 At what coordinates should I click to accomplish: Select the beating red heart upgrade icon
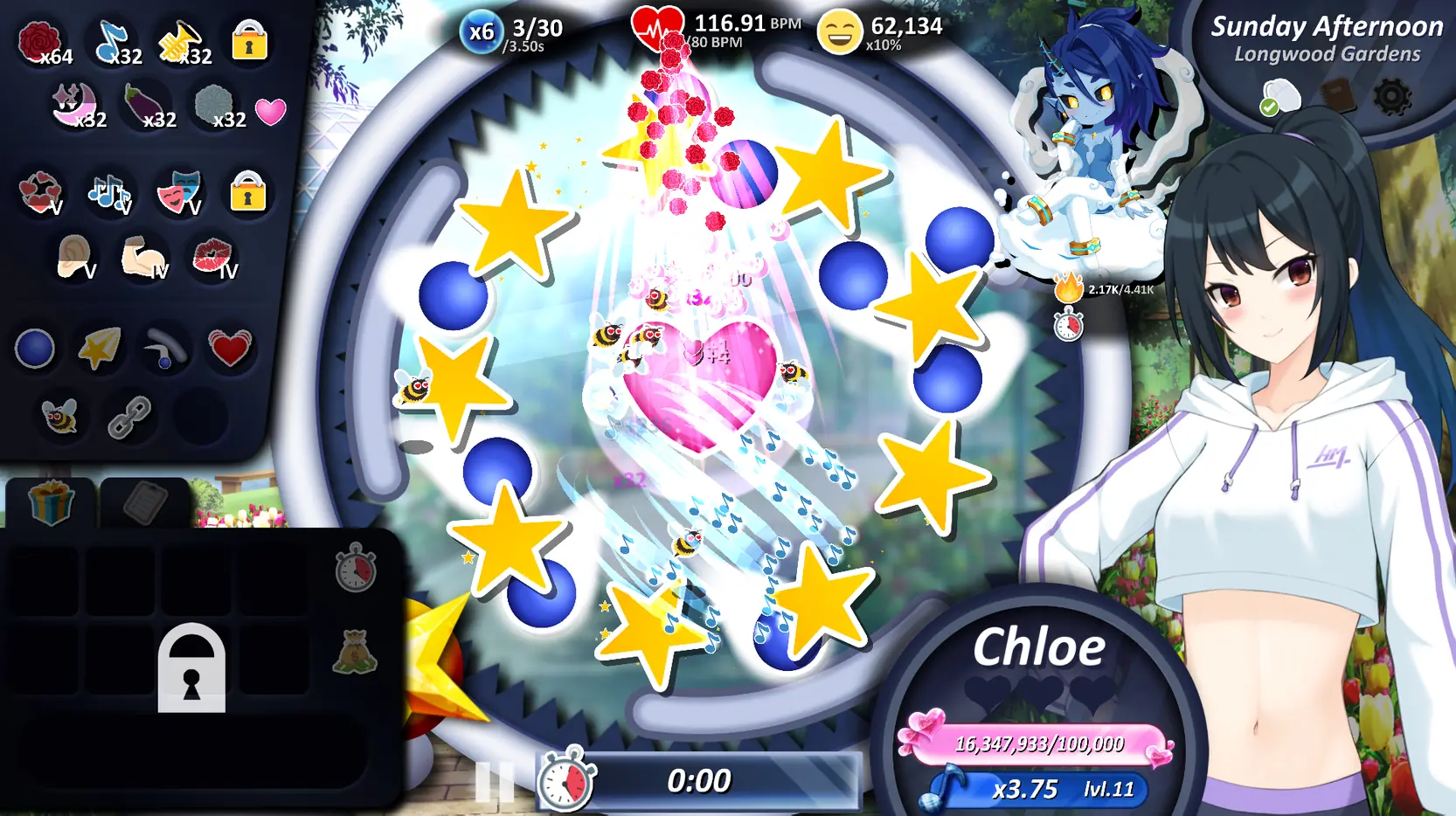(229, 349)
